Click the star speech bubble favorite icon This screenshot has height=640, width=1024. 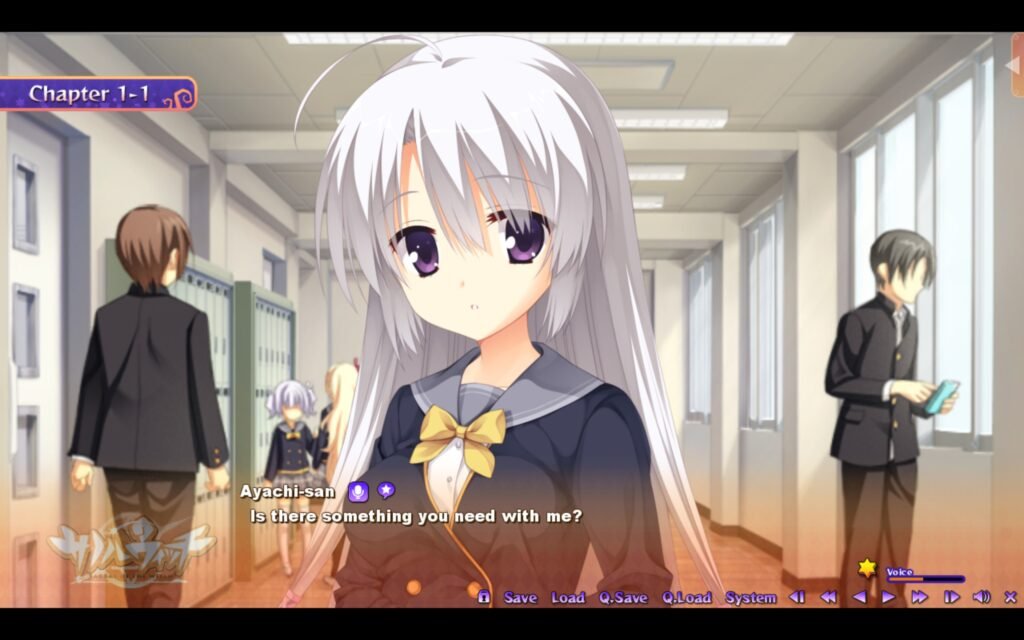pos(385,490)
